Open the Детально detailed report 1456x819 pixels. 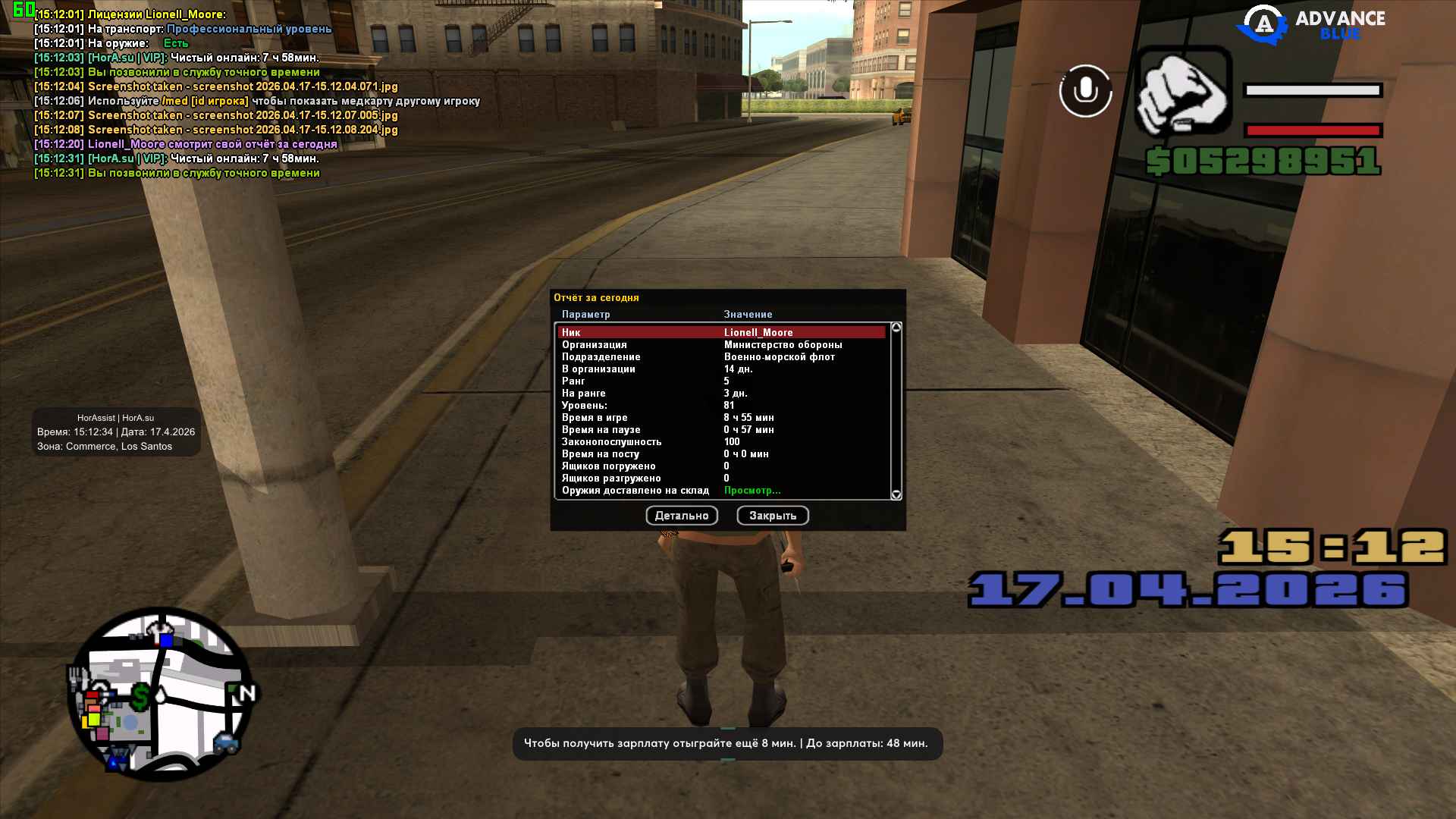681,516
